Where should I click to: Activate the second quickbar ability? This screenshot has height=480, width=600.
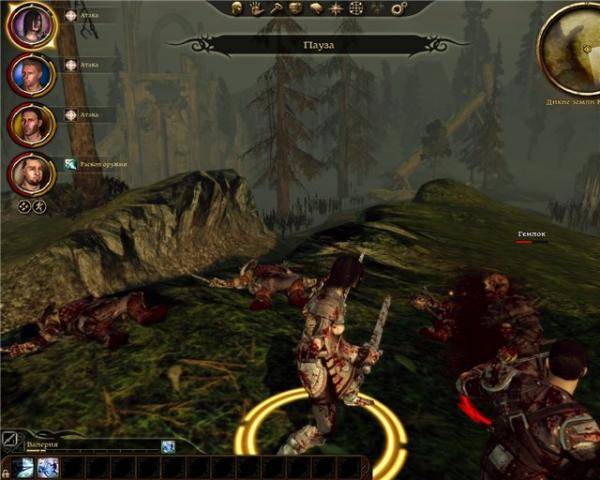pos(48,467)
